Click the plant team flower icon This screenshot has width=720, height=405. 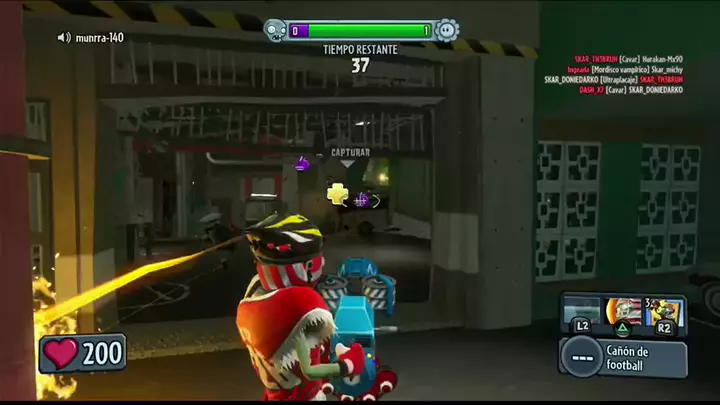pos(447,30)
